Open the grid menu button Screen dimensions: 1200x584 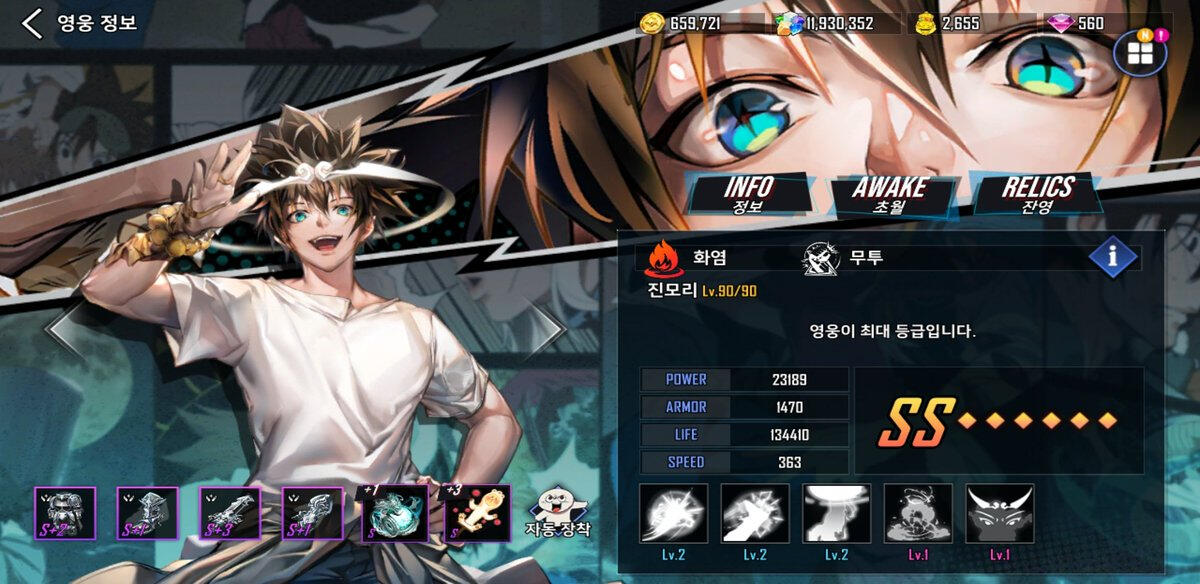[1140, 53]
